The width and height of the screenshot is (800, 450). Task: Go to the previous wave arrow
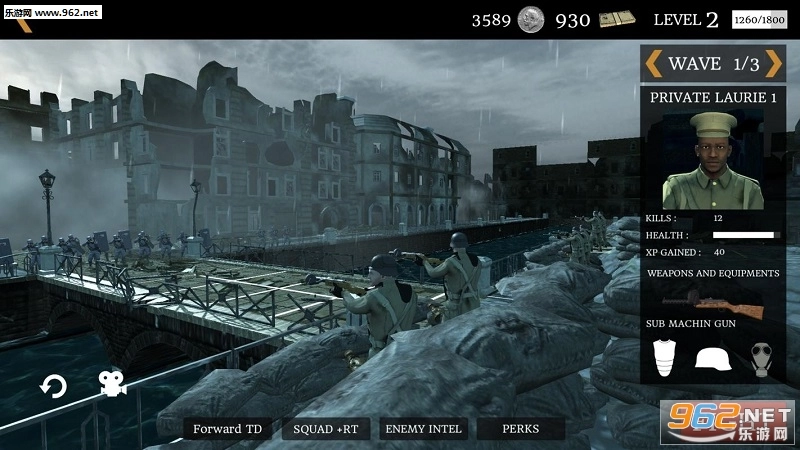pyautogui.click(x=653, y=64)
